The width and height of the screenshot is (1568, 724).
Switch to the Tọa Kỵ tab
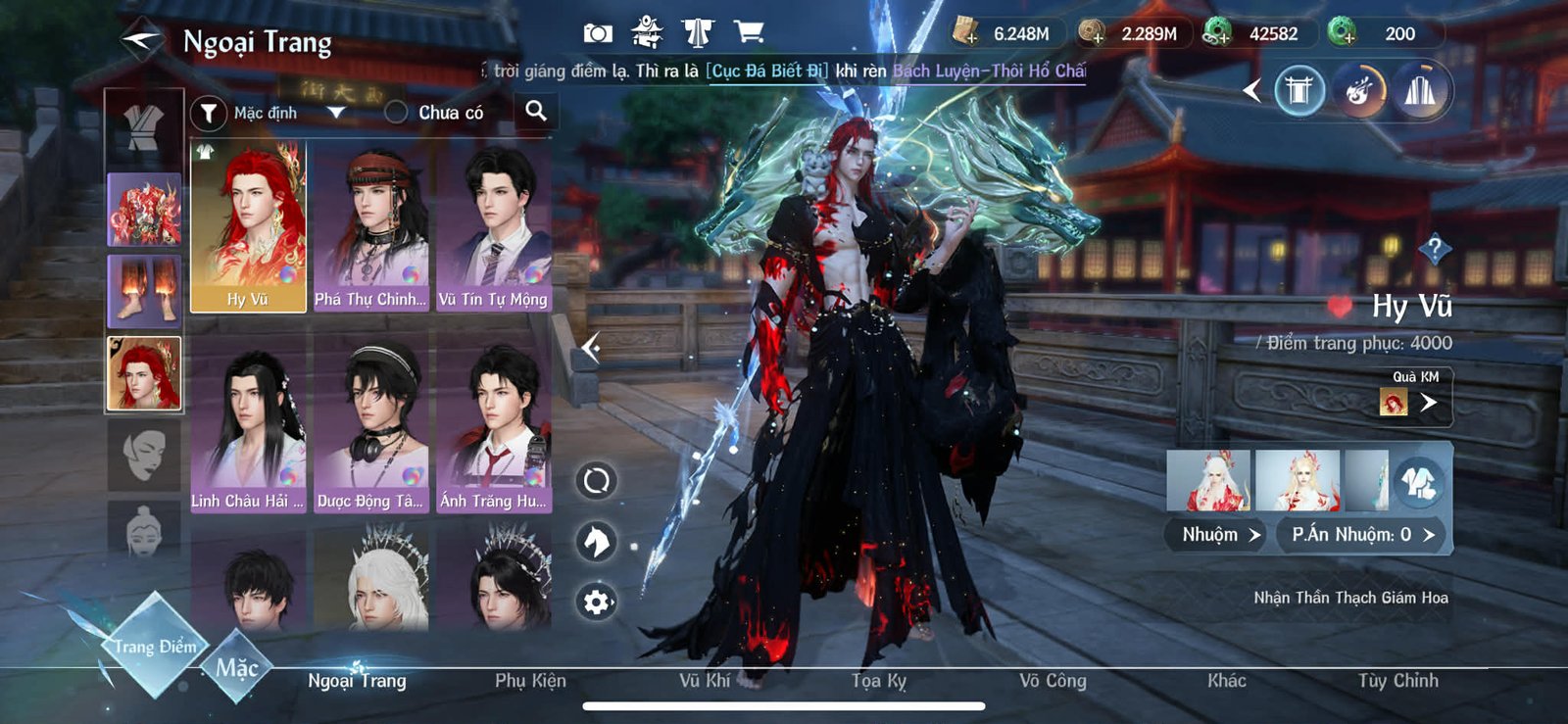(x=879, y=681)
